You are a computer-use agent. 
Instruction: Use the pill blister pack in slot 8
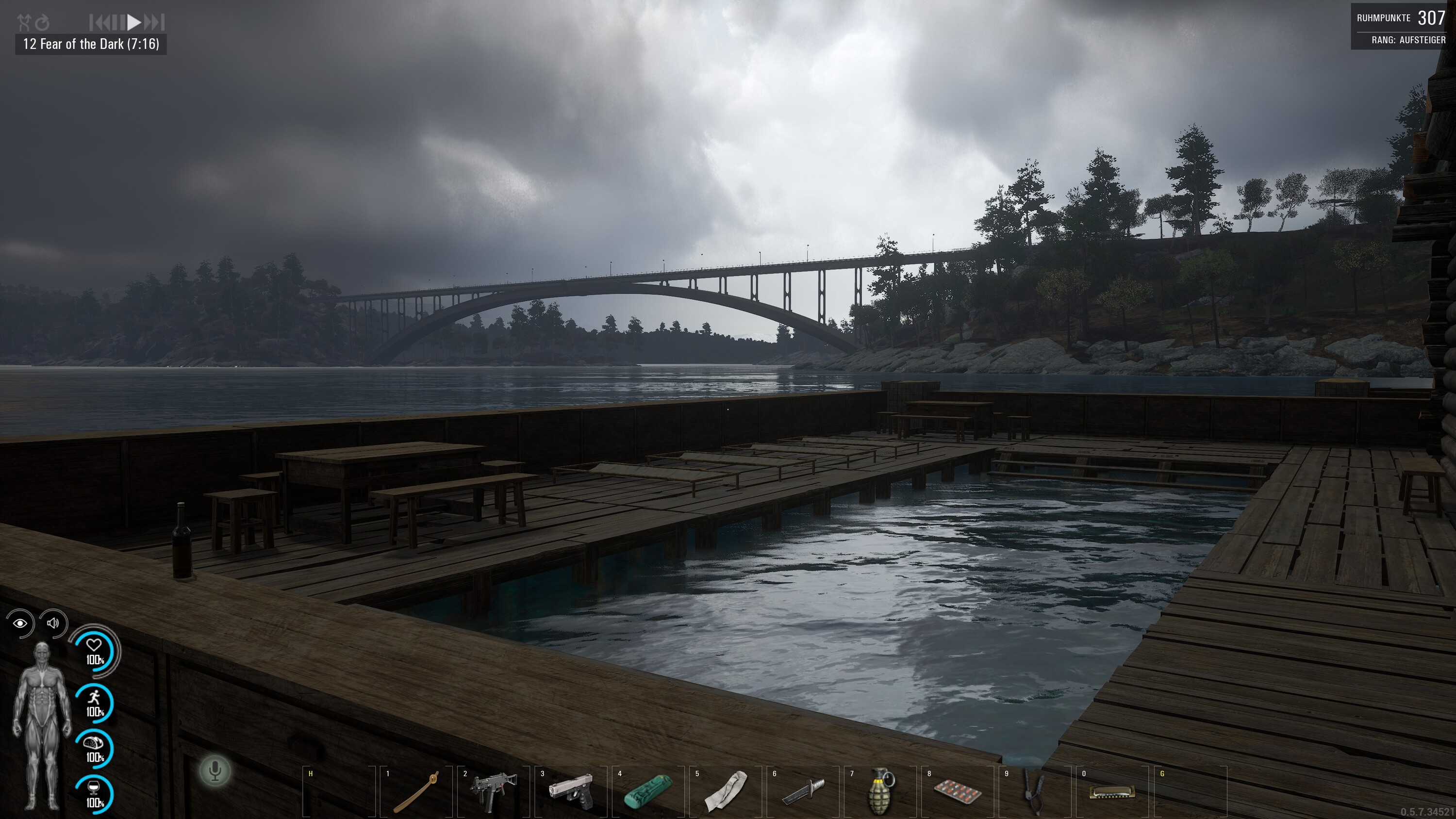pyautogui.click(x=958, y=791)
